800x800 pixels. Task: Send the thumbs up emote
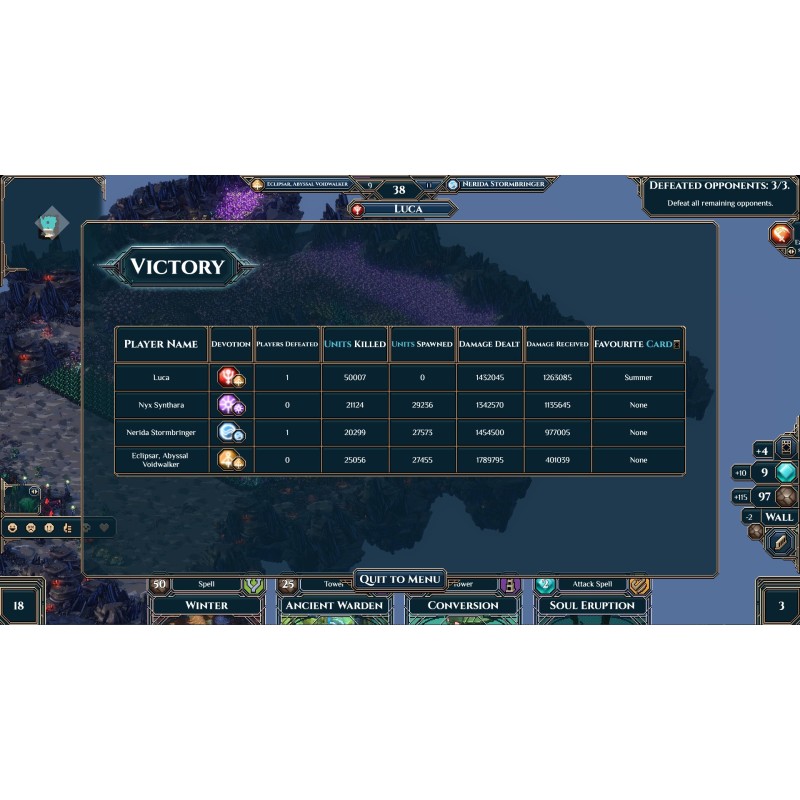pyautogui.click(x=65, y=527)
